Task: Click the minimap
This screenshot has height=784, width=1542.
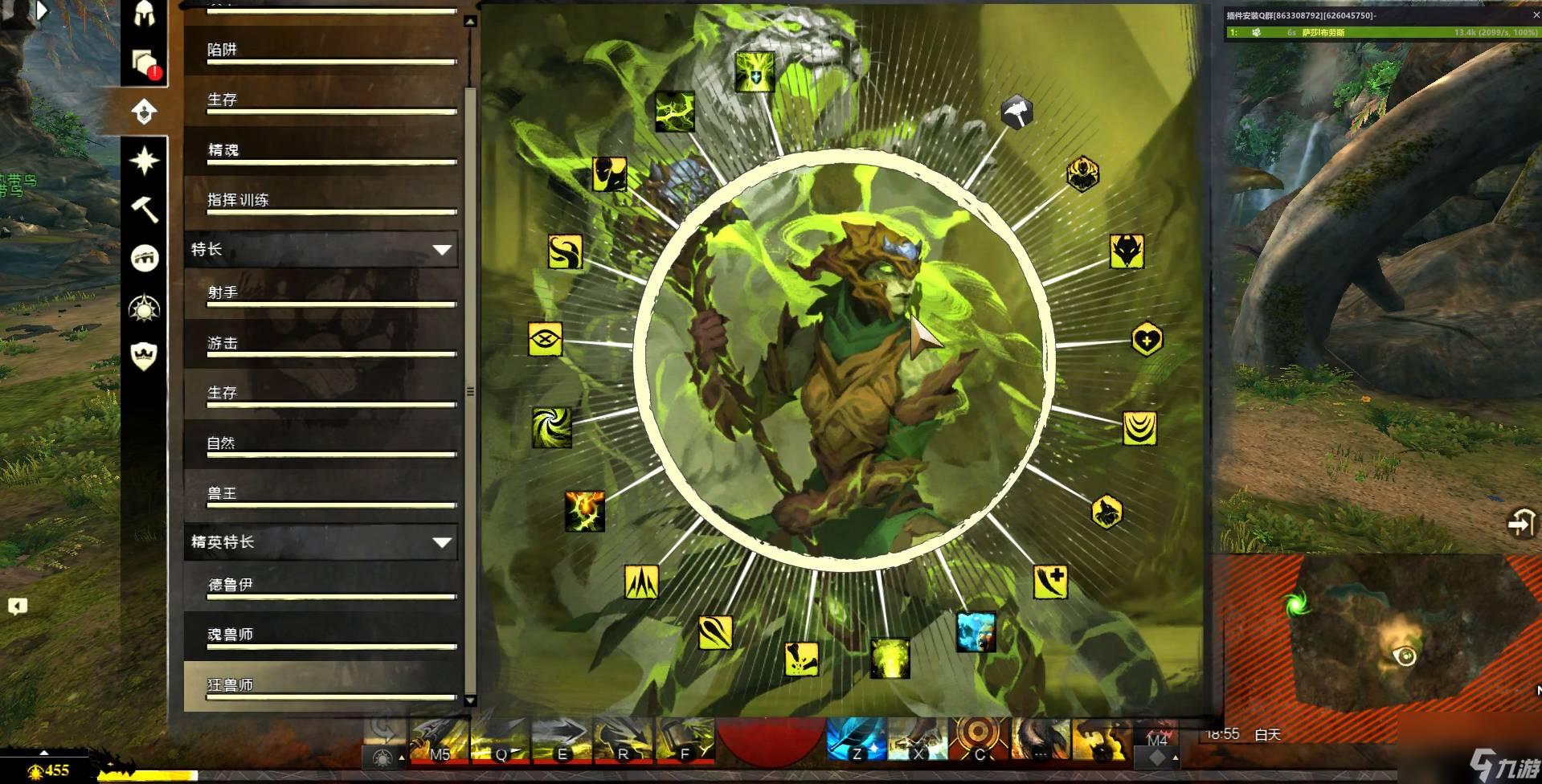Action: pos(1374,635)
